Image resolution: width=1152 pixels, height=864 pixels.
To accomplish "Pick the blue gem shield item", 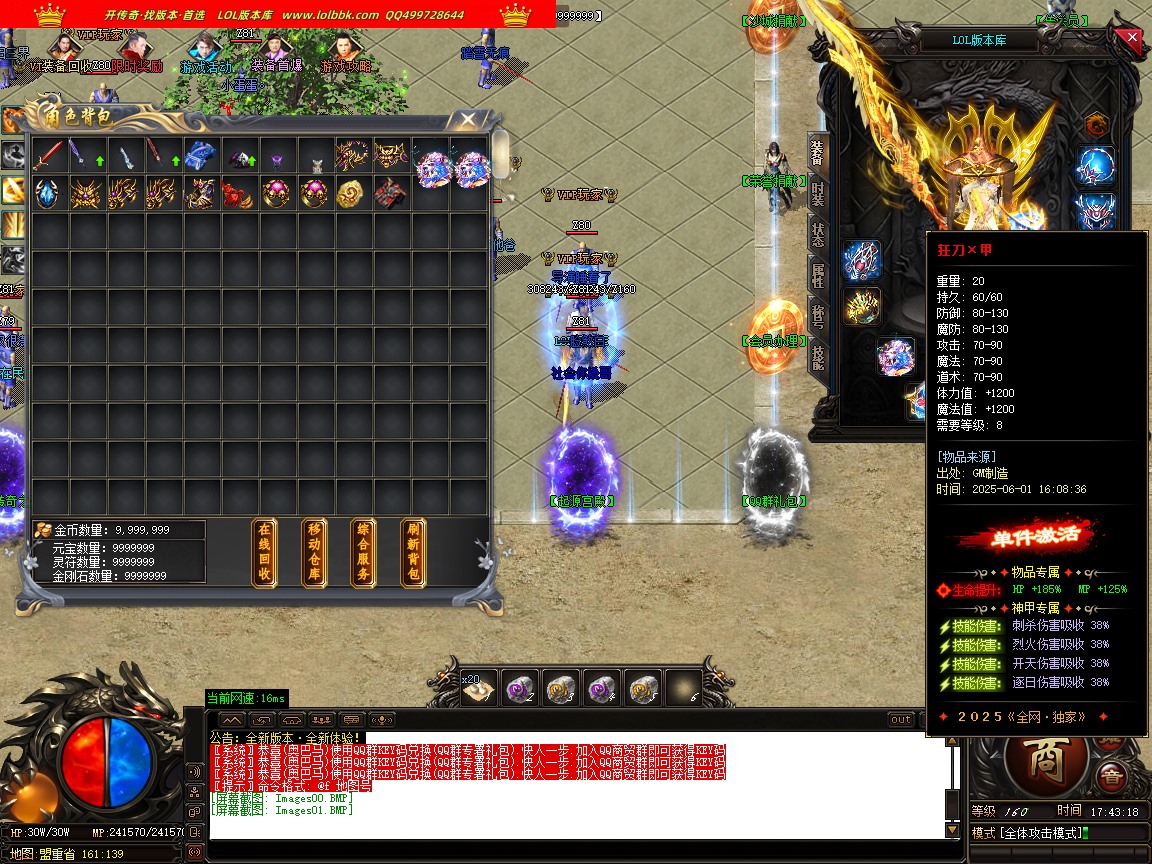I will [47, 193].
